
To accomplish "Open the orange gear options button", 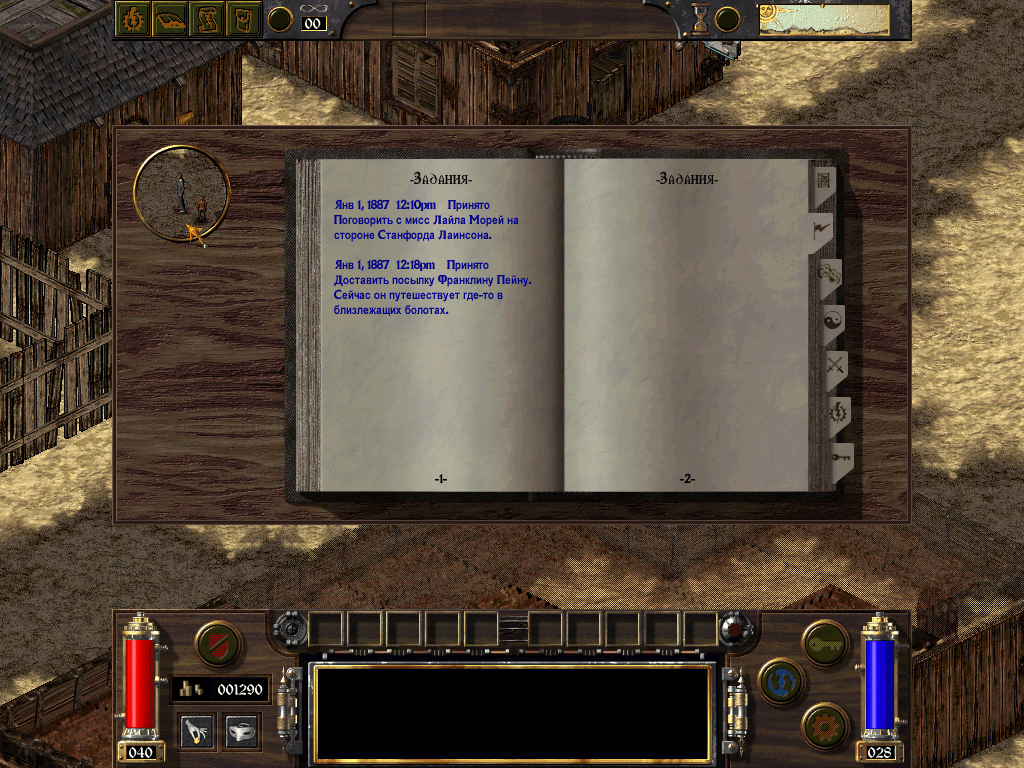I will [825, 724].
